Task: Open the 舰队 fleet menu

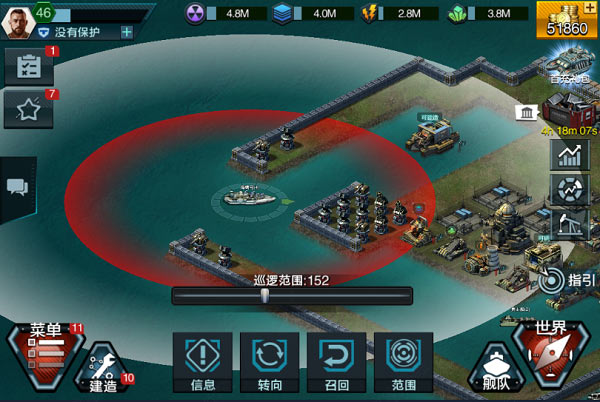Action: click(495, 365)
